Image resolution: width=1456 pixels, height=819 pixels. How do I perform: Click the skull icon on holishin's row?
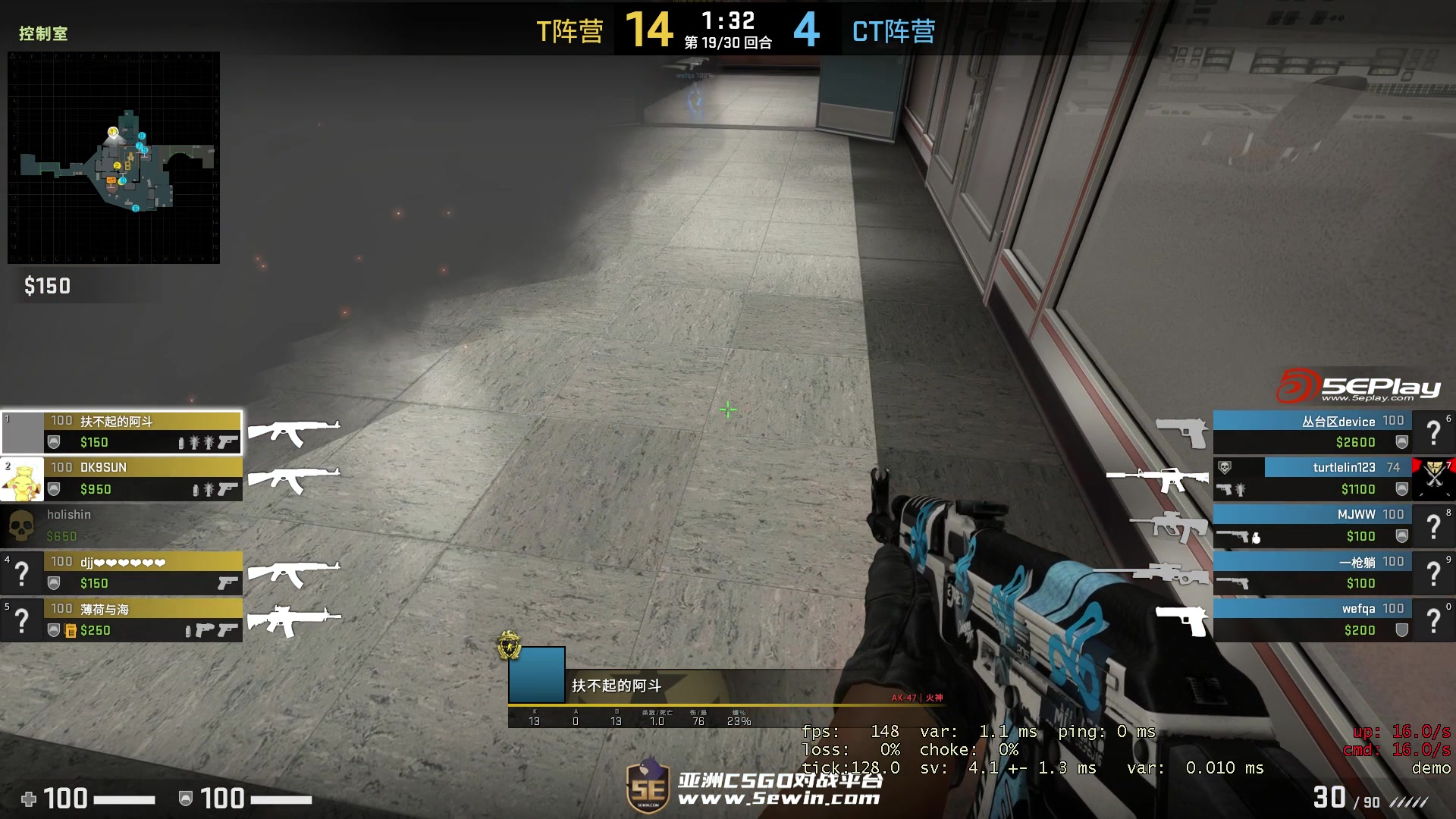[x=20, y=525]
